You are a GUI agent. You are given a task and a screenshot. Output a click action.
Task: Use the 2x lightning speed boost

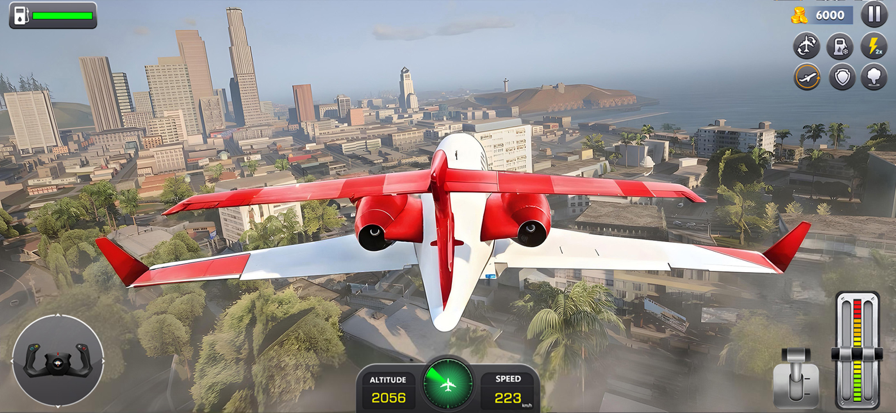tap(874, 45)
